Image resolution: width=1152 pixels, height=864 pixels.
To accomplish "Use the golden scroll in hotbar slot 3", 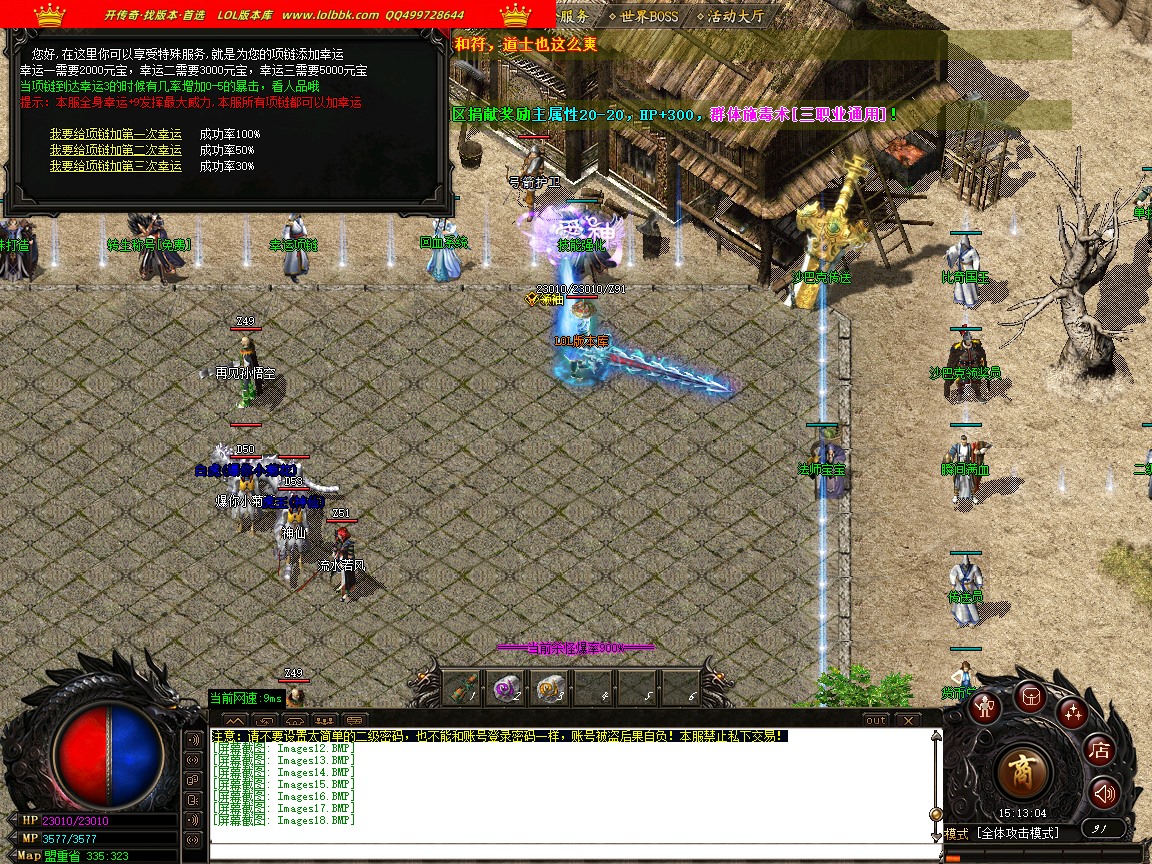I will (x=548, y=687).
